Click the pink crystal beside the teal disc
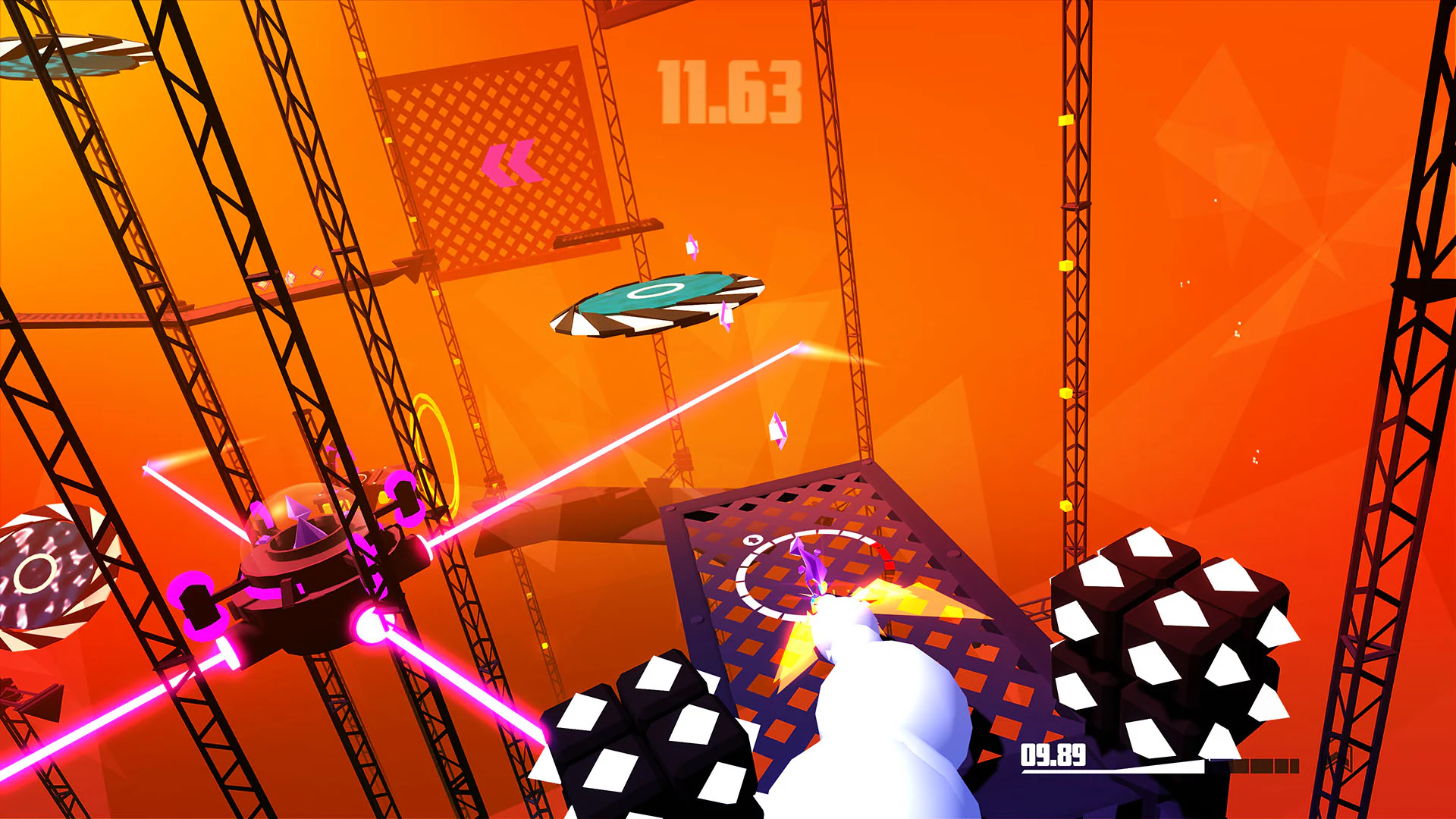 point(726,317)
